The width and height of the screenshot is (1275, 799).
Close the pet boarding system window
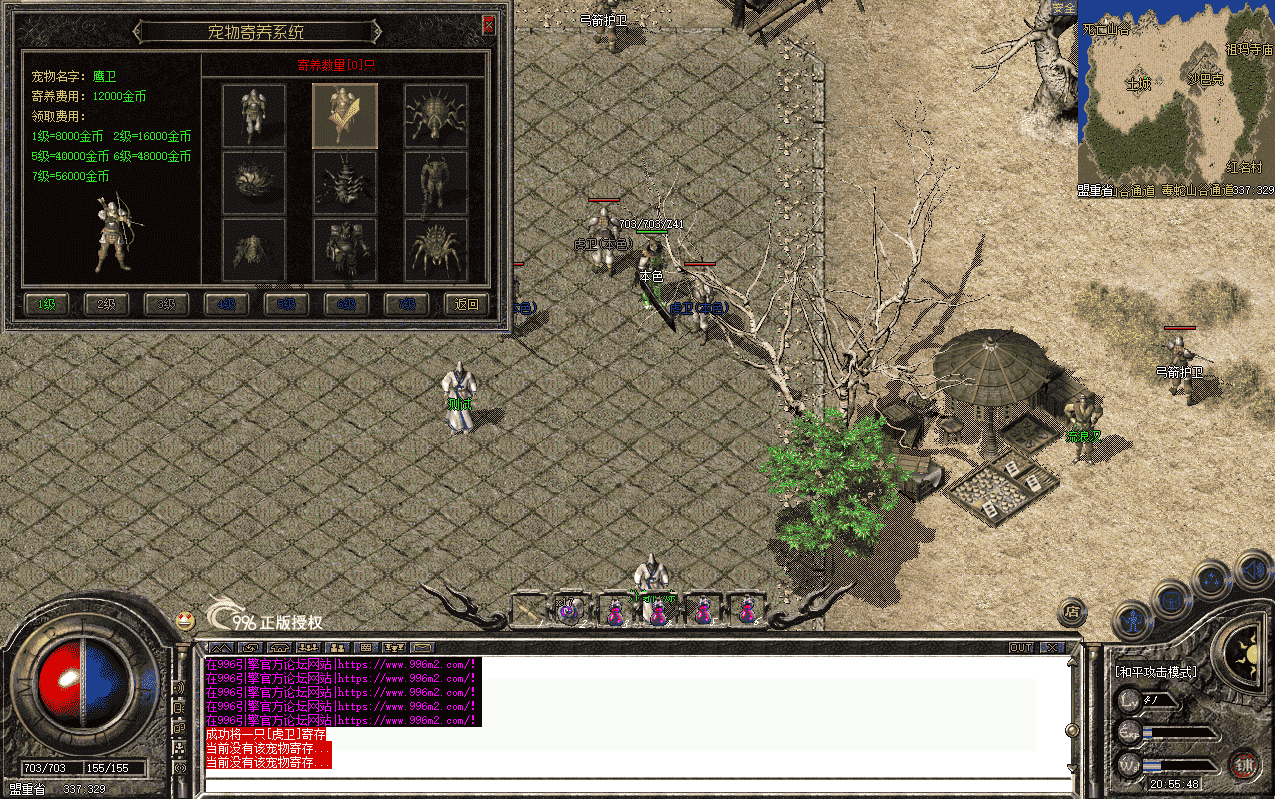[x=489, y=26]
